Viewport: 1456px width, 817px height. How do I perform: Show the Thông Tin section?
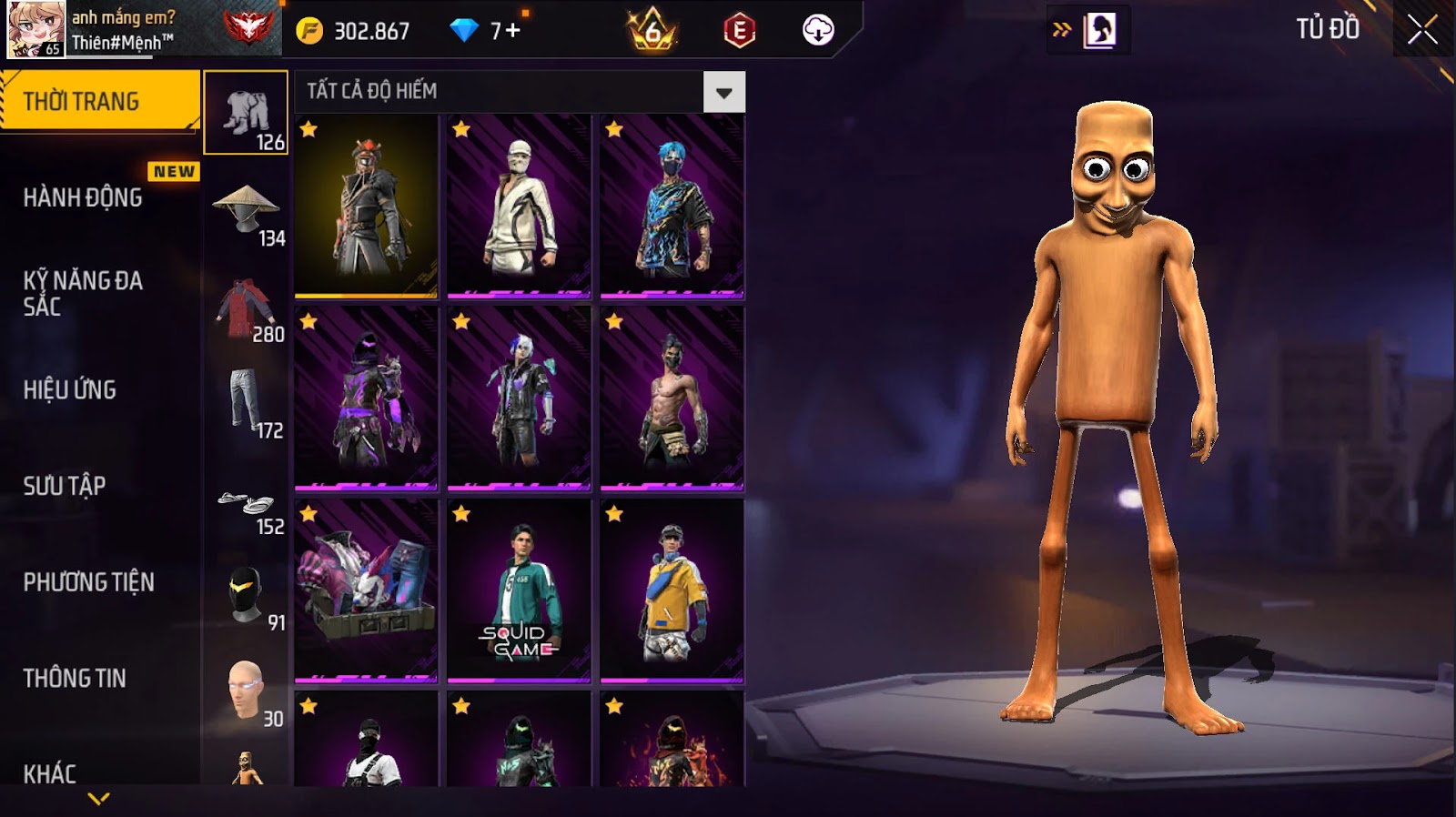(75, 678)
